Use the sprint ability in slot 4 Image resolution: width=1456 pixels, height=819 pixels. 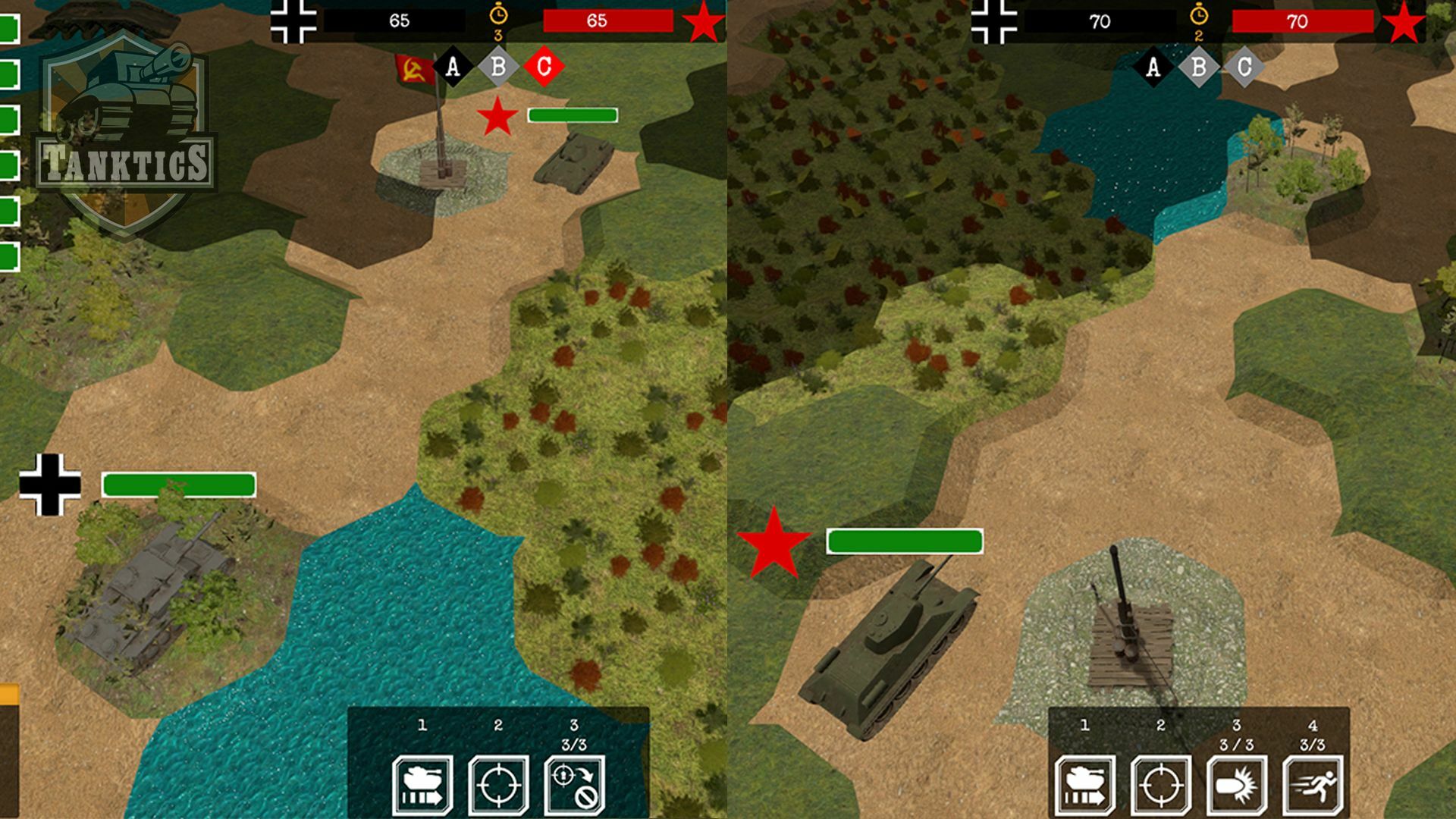(1314, 785)
